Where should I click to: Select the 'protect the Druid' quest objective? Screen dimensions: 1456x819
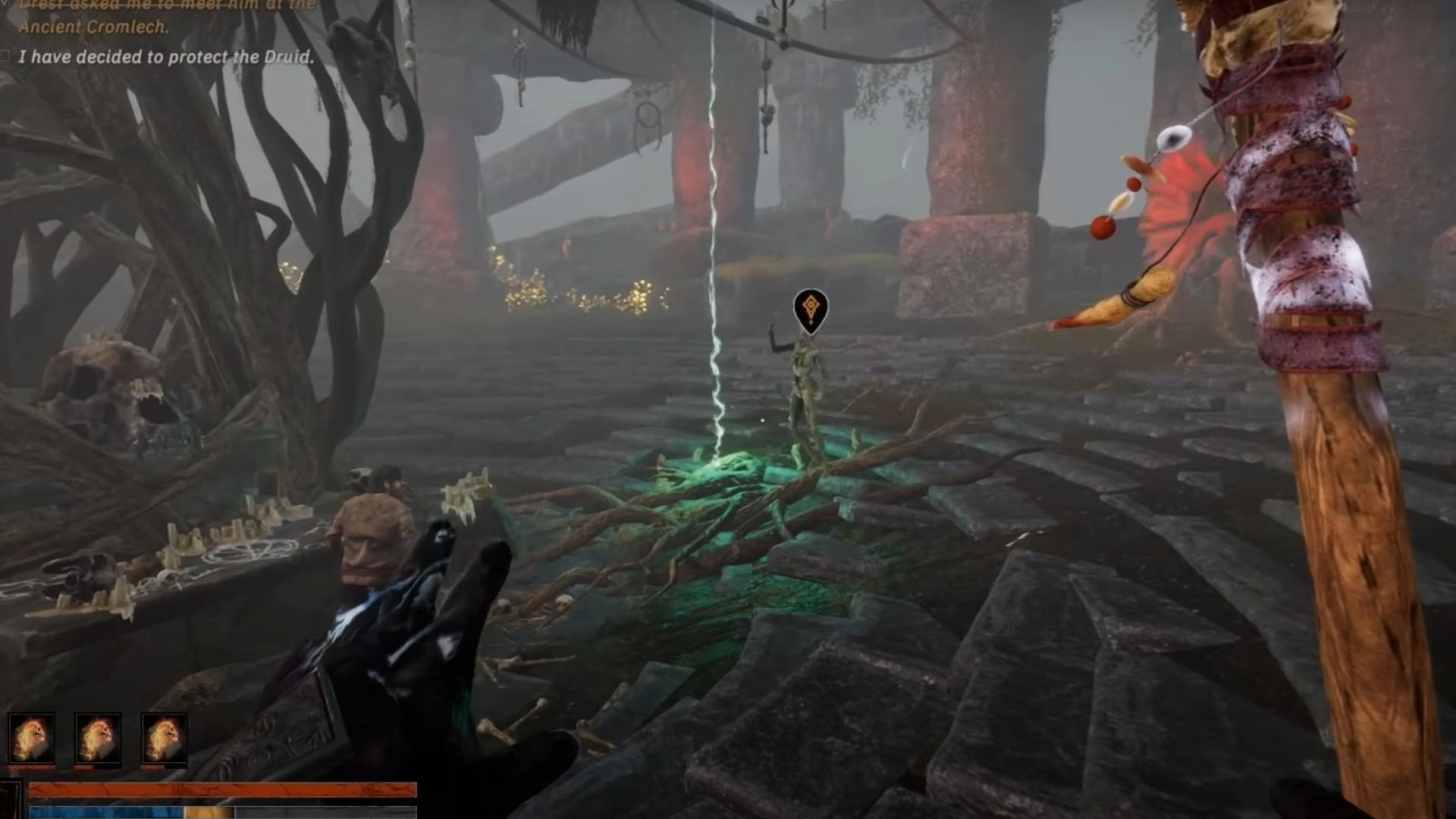165,57
